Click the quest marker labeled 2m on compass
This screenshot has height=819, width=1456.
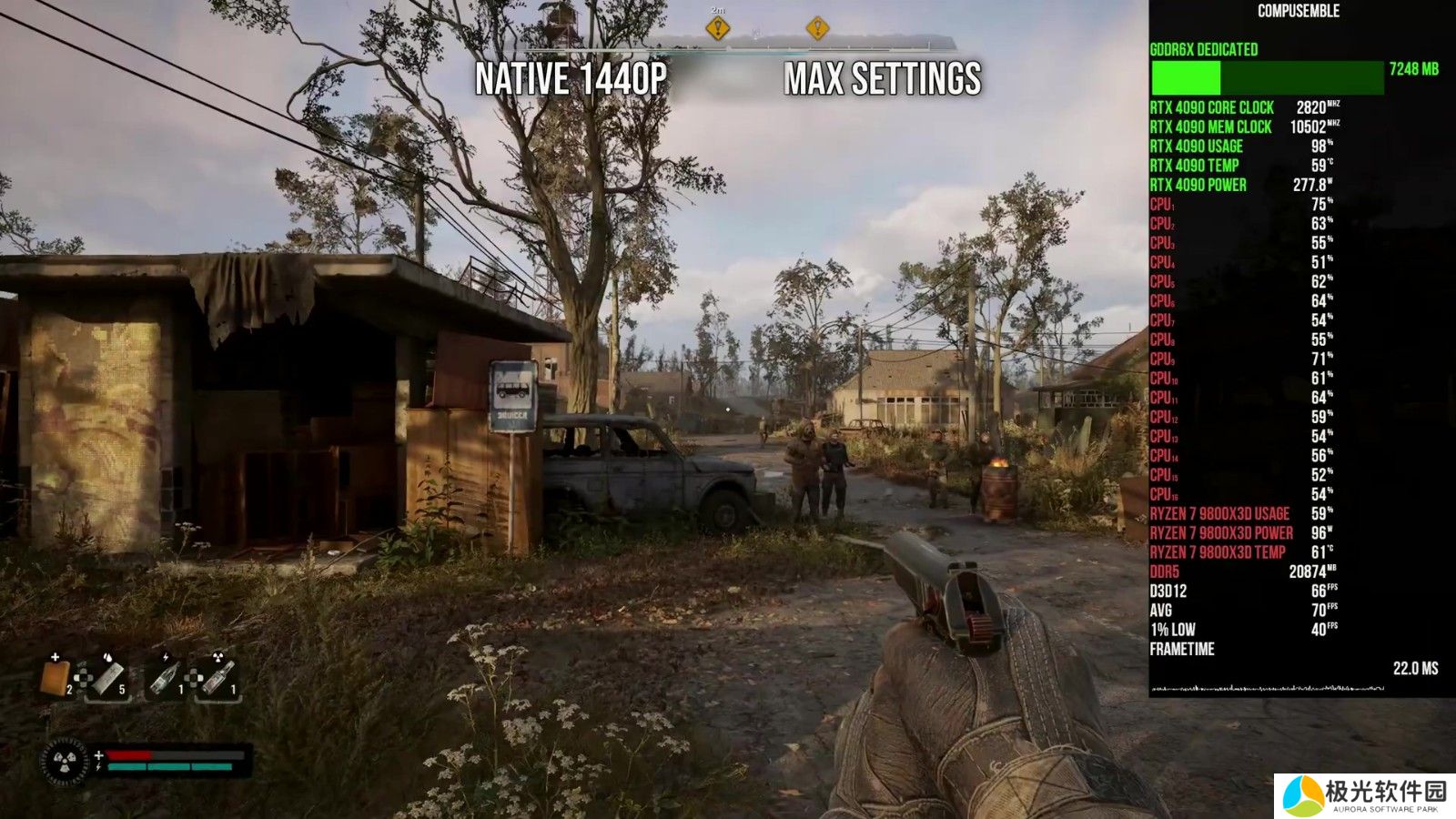pos(718,29)
